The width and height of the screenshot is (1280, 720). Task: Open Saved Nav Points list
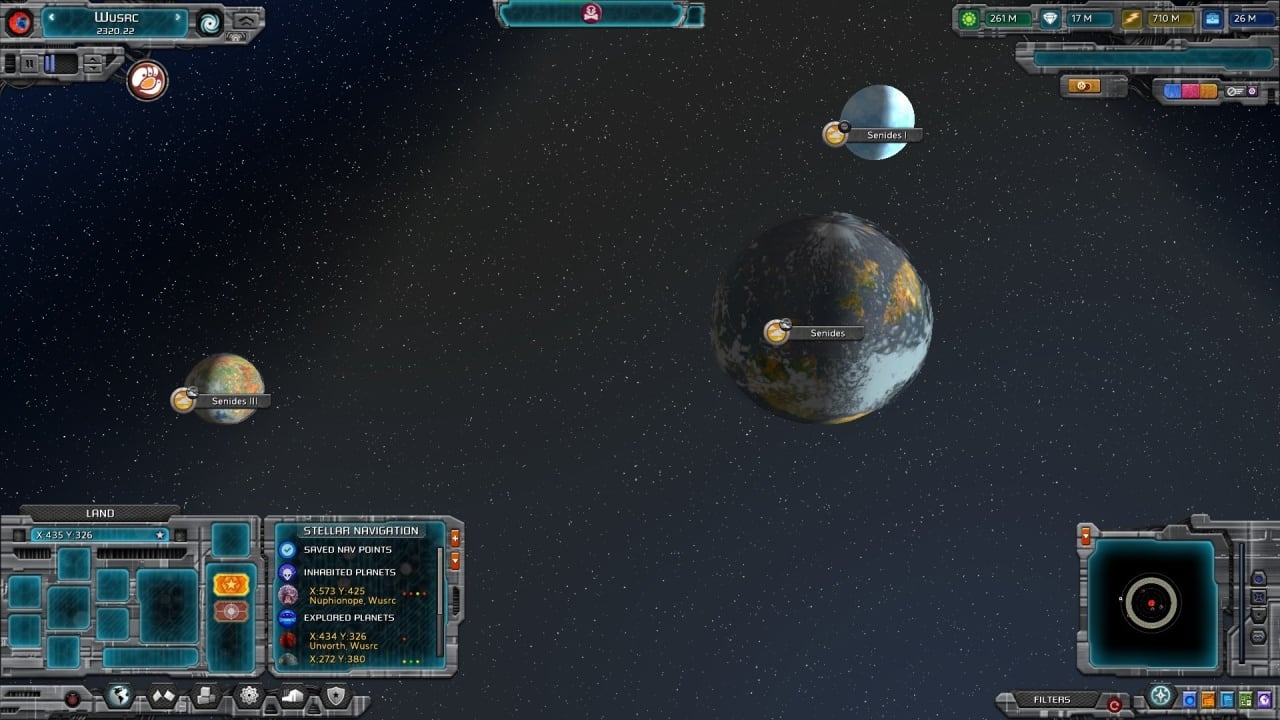pyautogui.click(x=347, y=550)
